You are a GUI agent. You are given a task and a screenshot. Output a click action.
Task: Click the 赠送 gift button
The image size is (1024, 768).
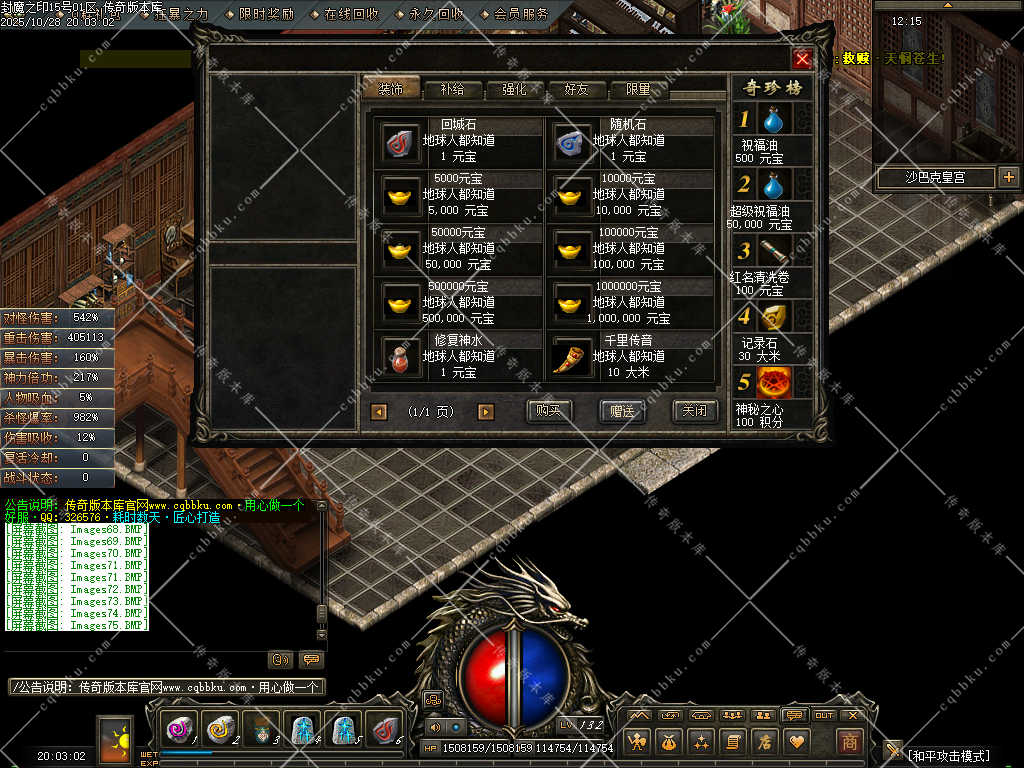click(622, 411)
